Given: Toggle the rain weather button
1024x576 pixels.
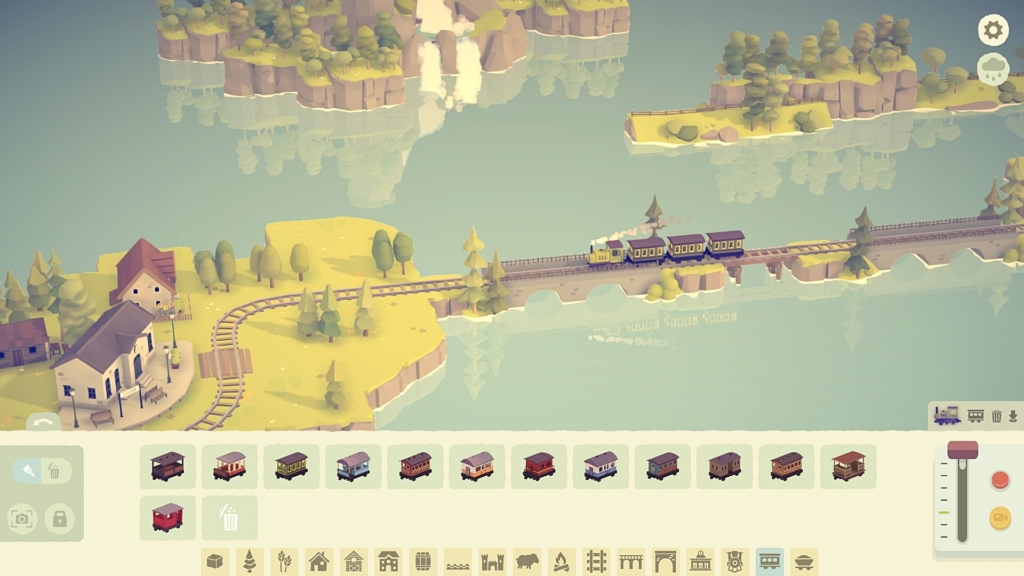Looking at the screenshot, I should click(993, 69).
